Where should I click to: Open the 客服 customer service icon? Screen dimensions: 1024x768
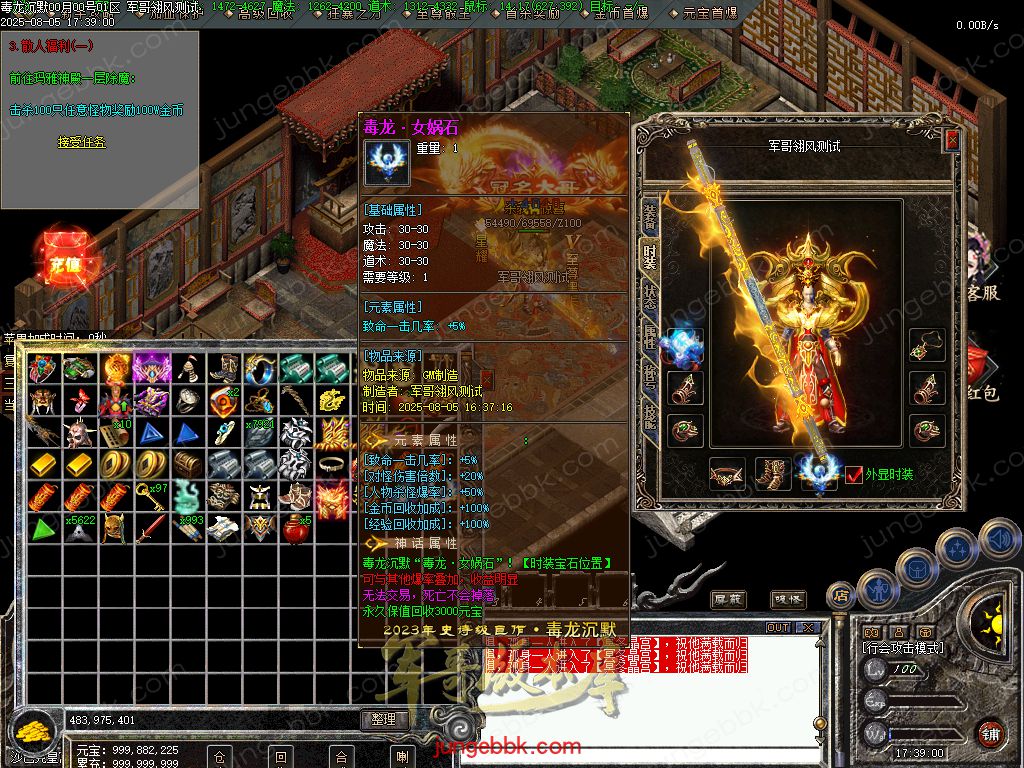pos(983,293)
